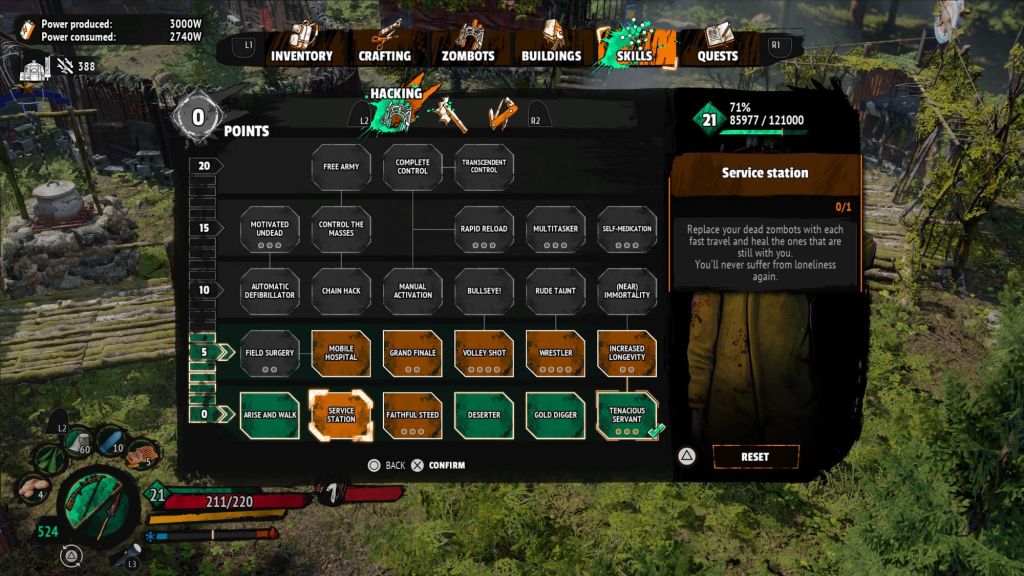Click the Mobile Hospital skill

coord(341,354)
